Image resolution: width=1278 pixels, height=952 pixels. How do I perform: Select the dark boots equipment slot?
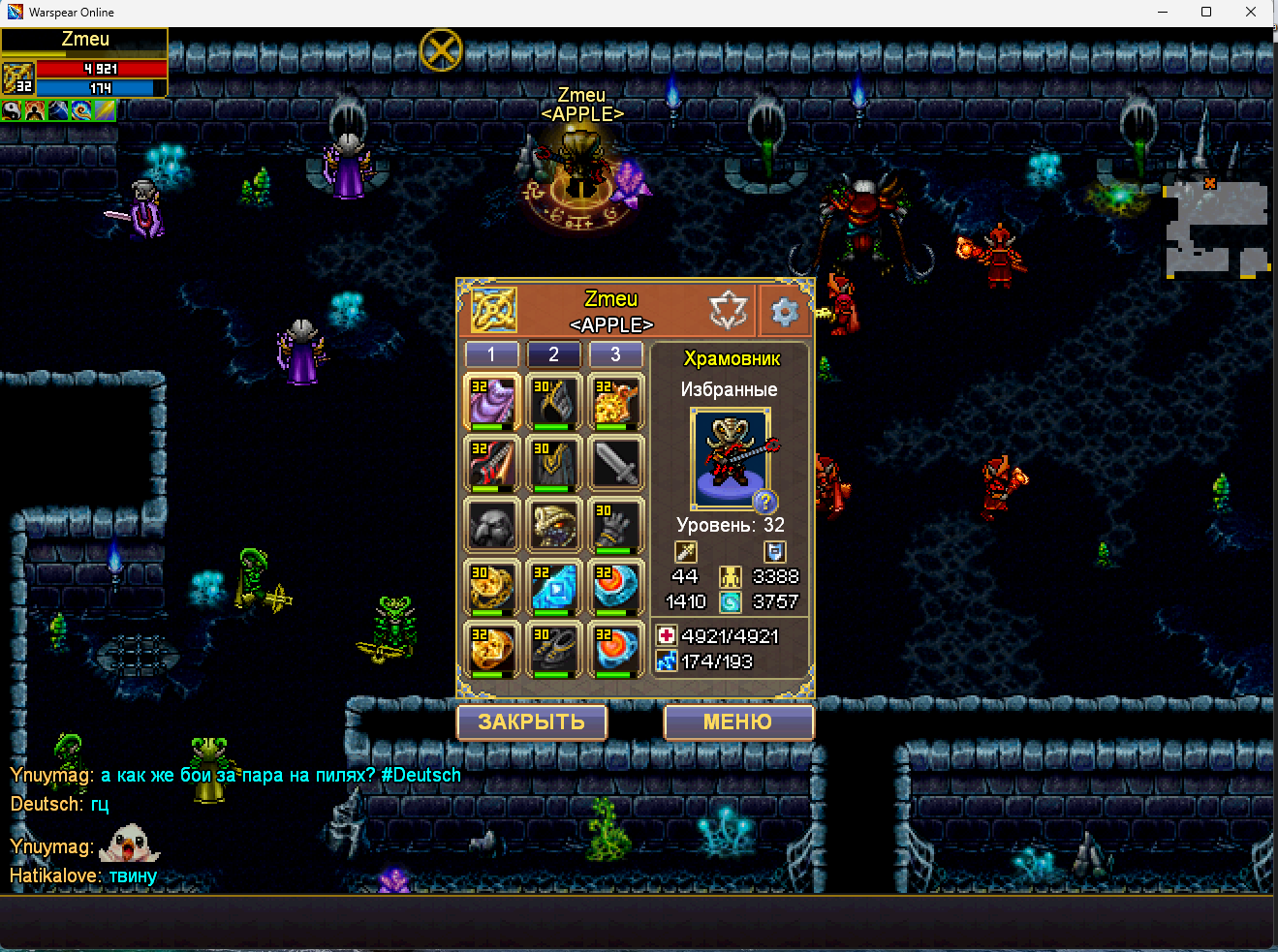point(554,649)
